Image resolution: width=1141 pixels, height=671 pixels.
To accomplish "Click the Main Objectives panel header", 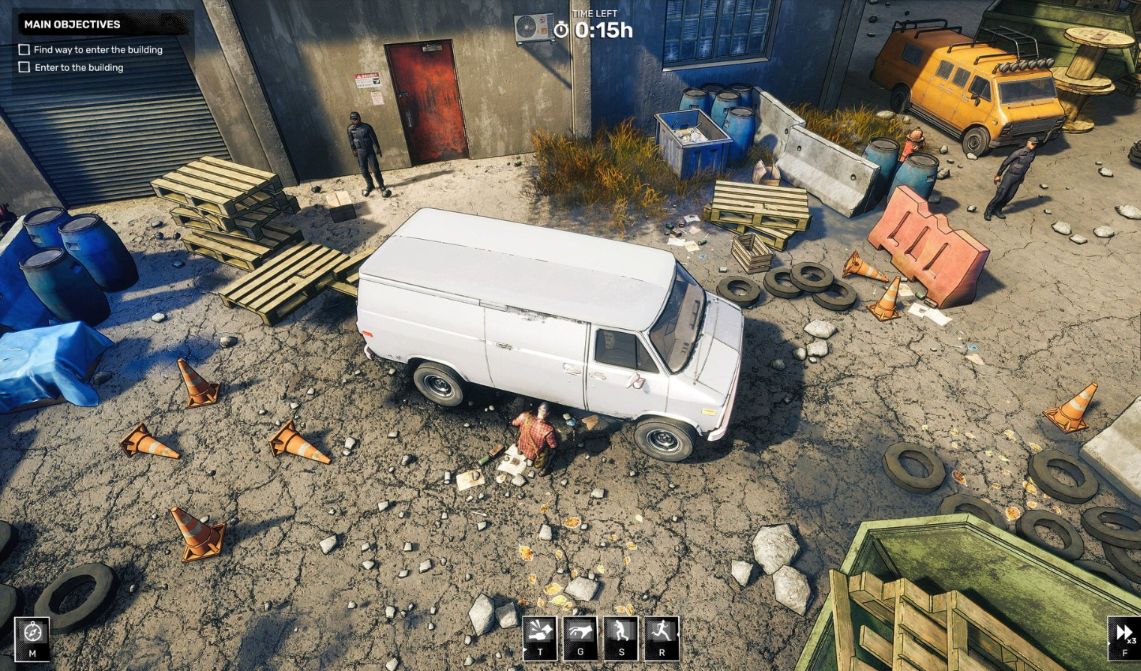I will pos(72,24).
